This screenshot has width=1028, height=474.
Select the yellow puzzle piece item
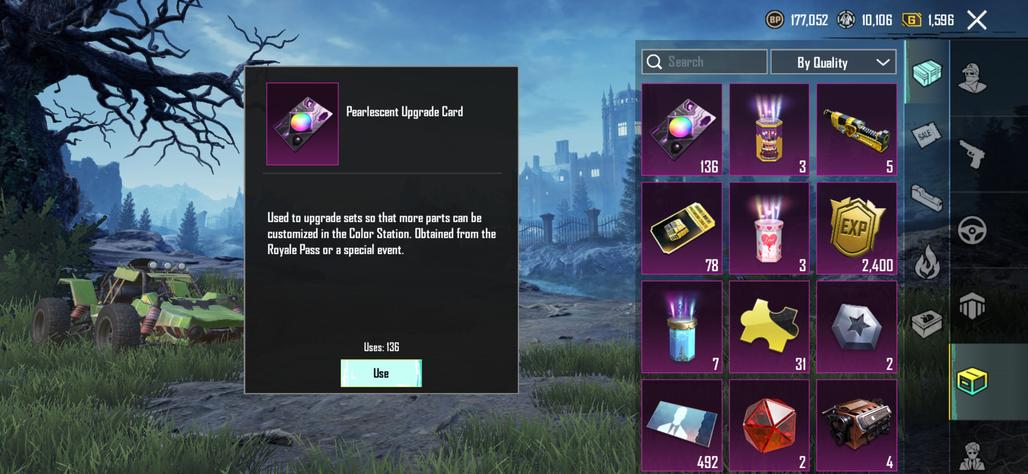click(x=769, y=326)
